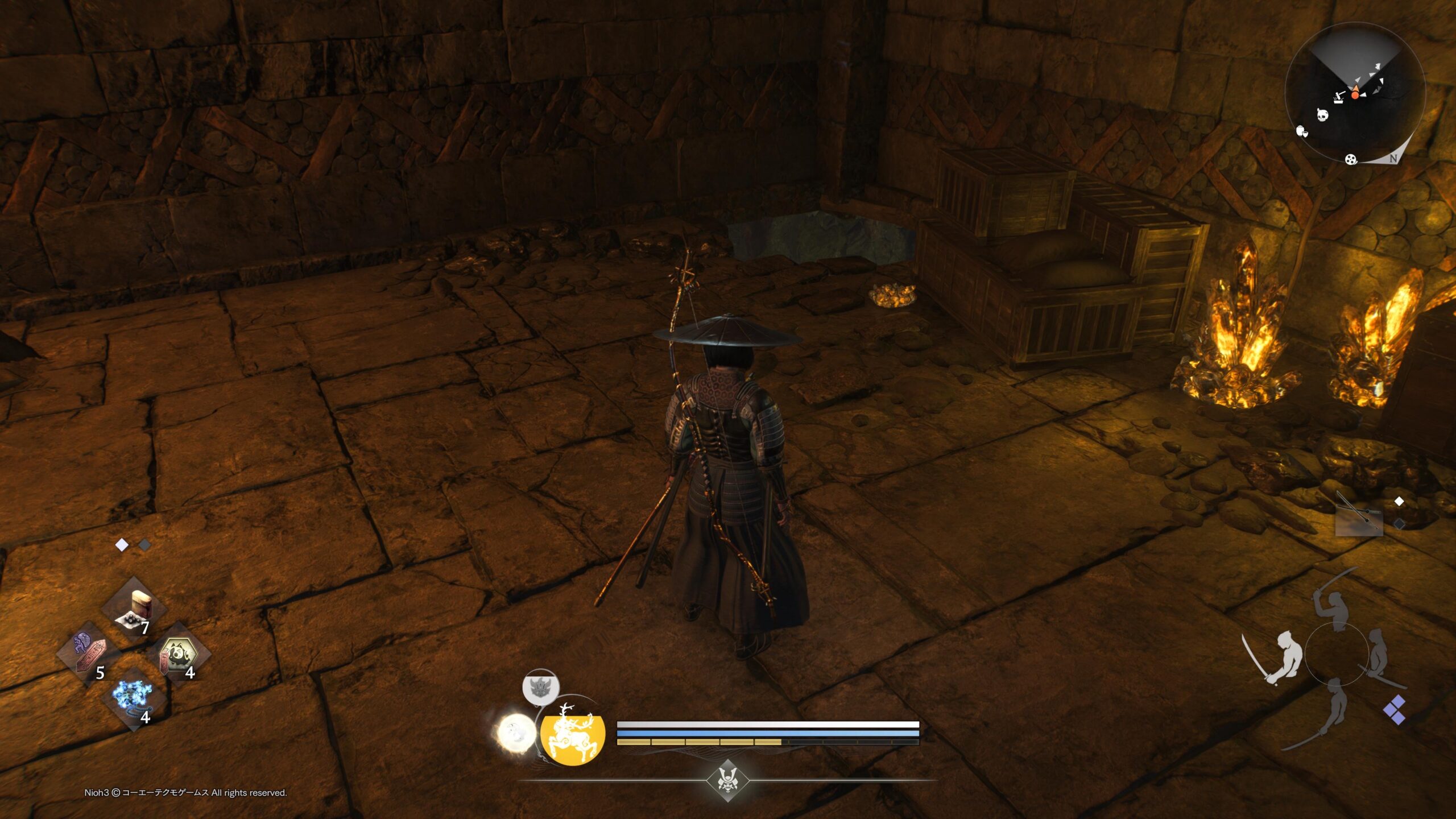
Task: Click the jar and cup minimap marker
Action: [x=1302, y=132]
